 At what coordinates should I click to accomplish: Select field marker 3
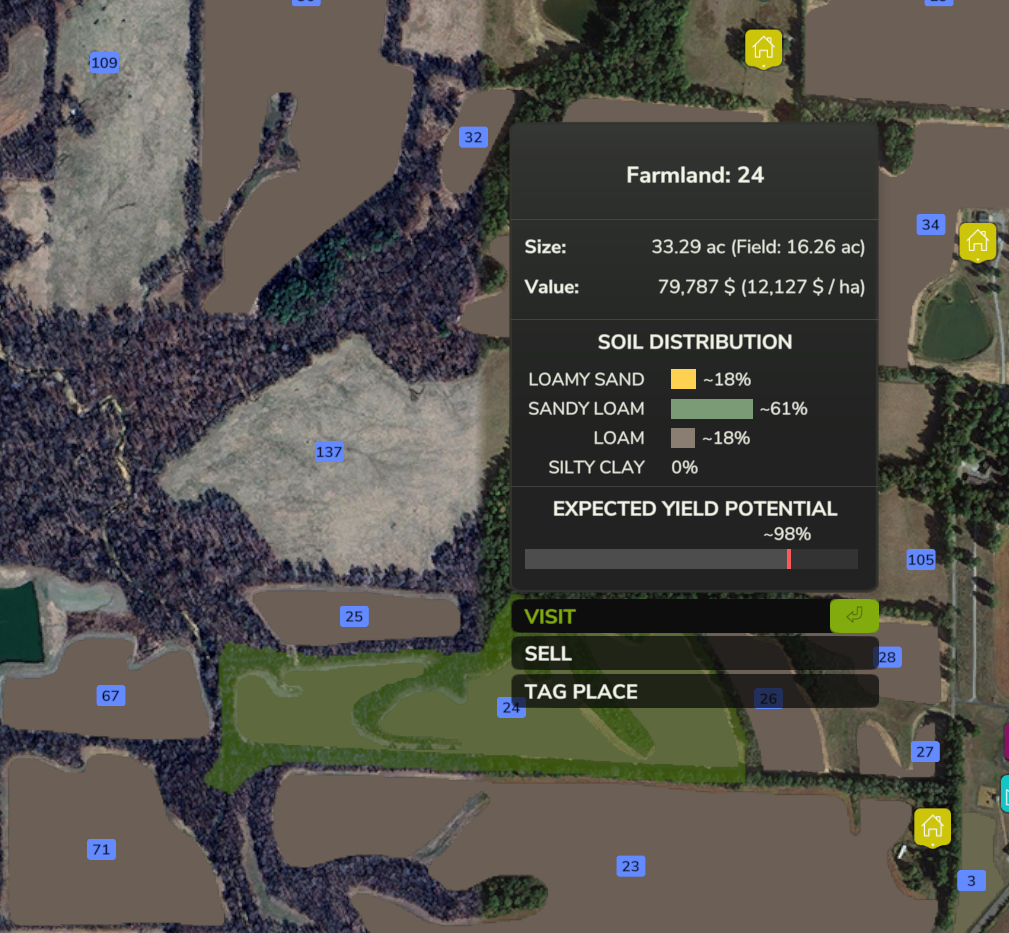click(970, 881)
